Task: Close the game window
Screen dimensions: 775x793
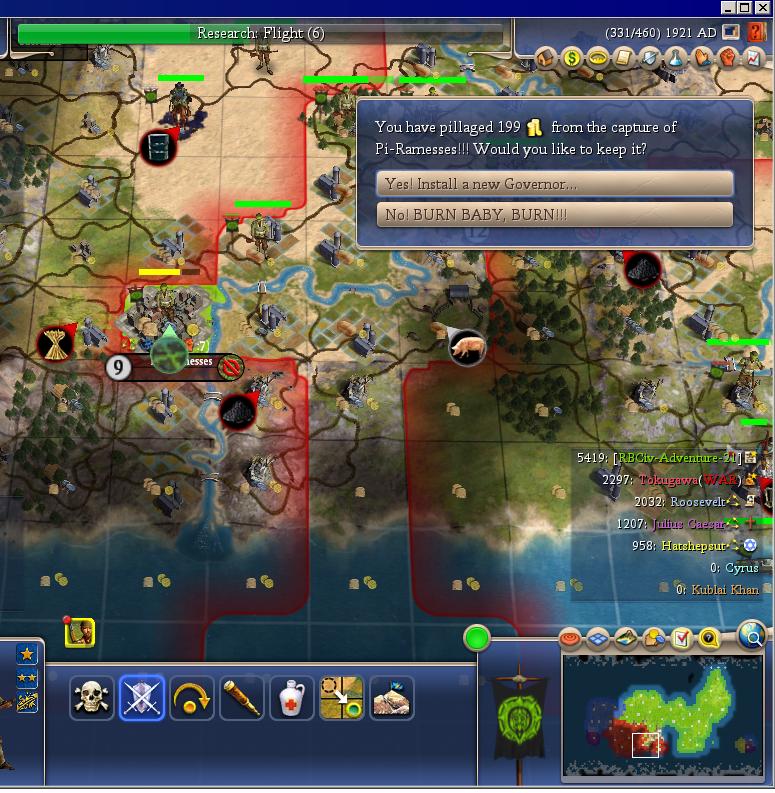Action: tap(763, 8)
